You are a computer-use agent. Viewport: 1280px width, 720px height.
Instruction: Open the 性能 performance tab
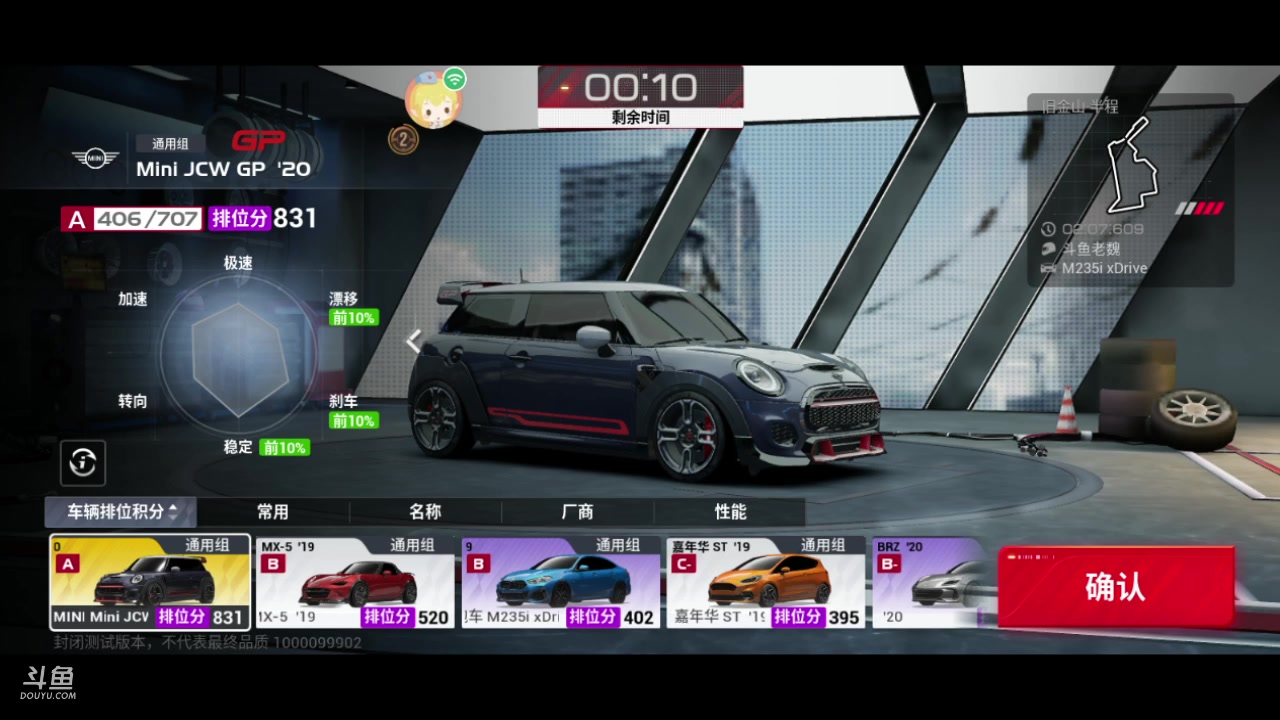pos(730,512)
